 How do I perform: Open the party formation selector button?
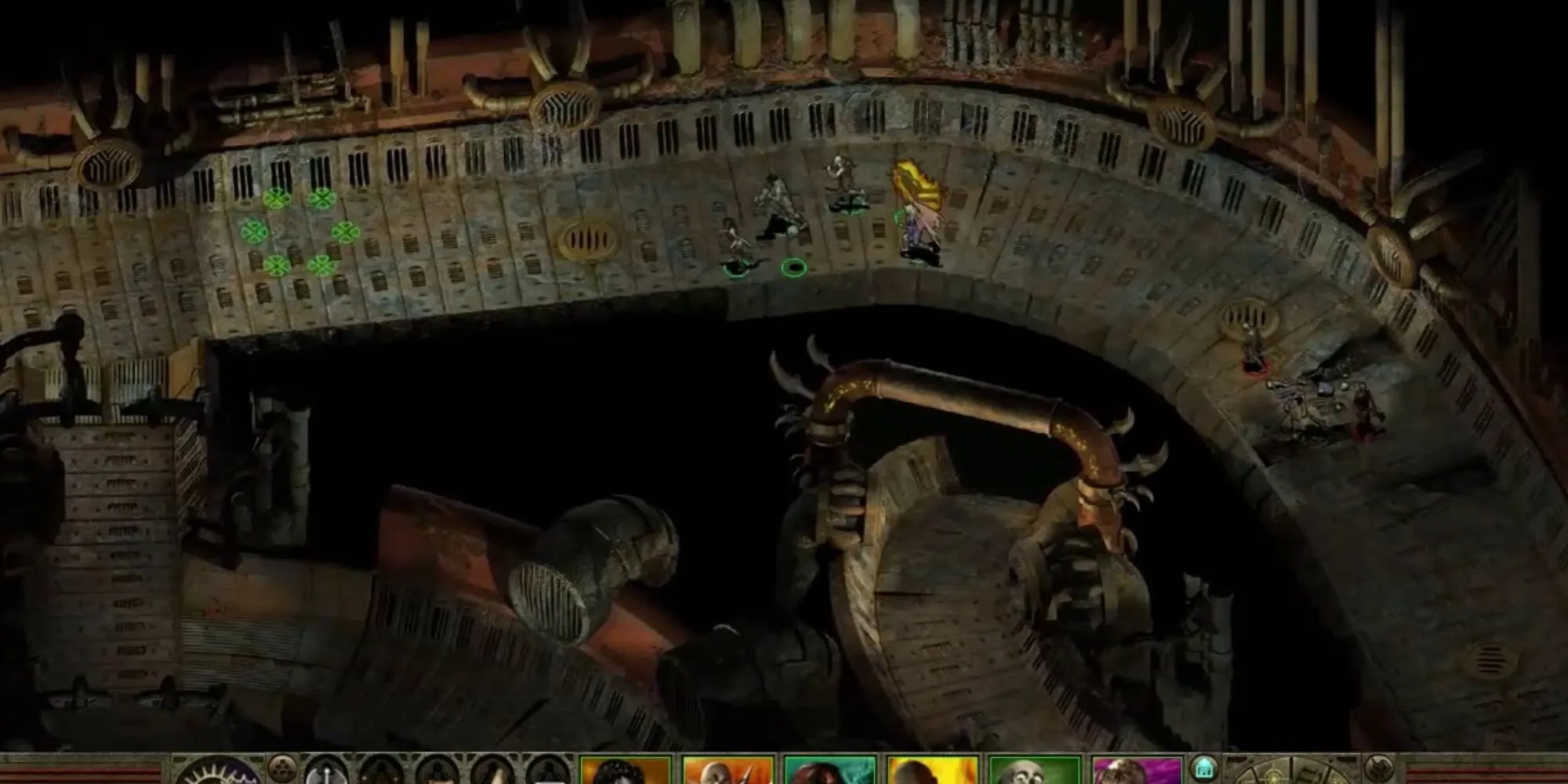coord(281,768)
